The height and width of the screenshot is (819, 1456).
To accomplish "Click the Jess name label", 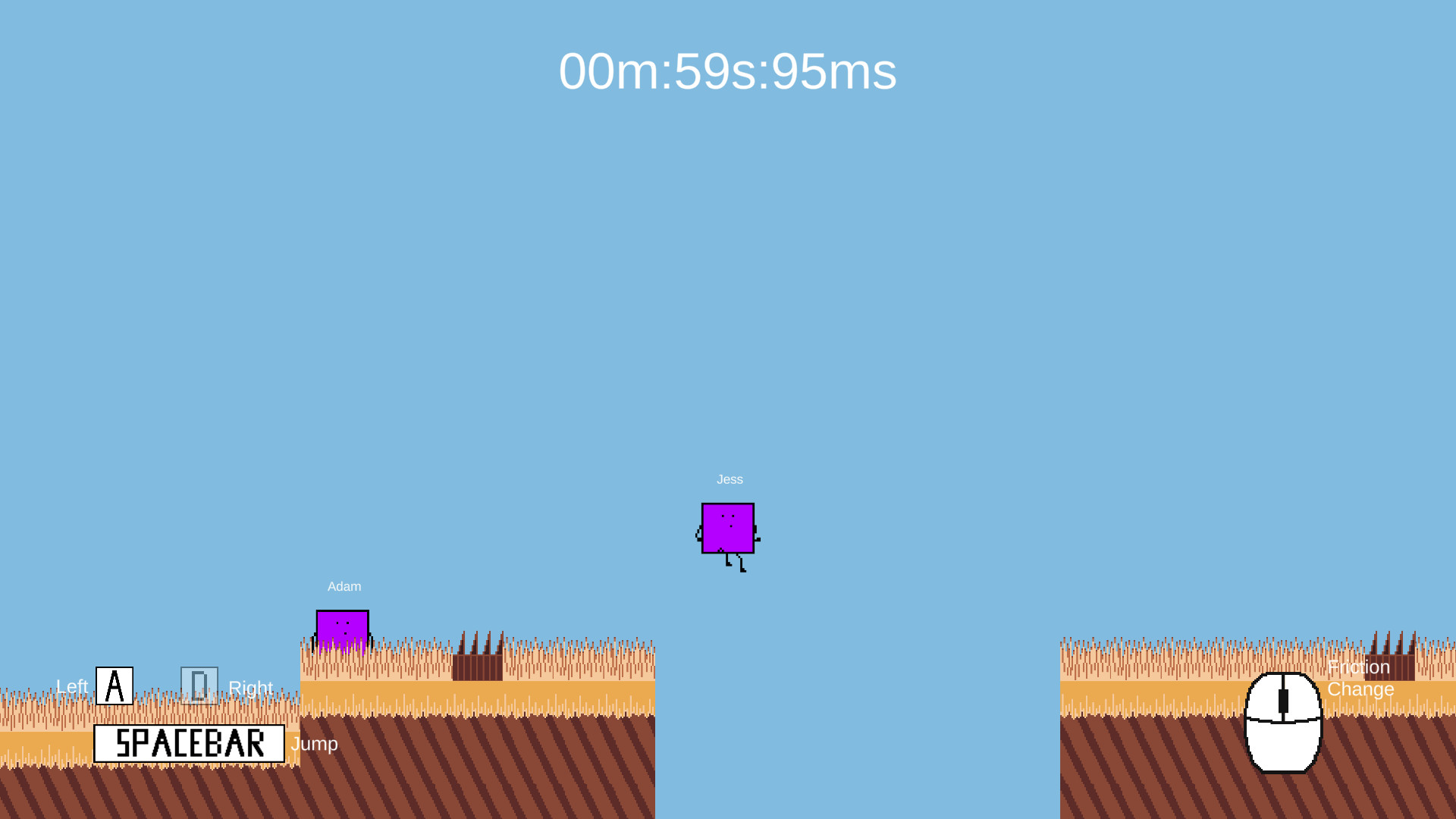I will point(730,479).
